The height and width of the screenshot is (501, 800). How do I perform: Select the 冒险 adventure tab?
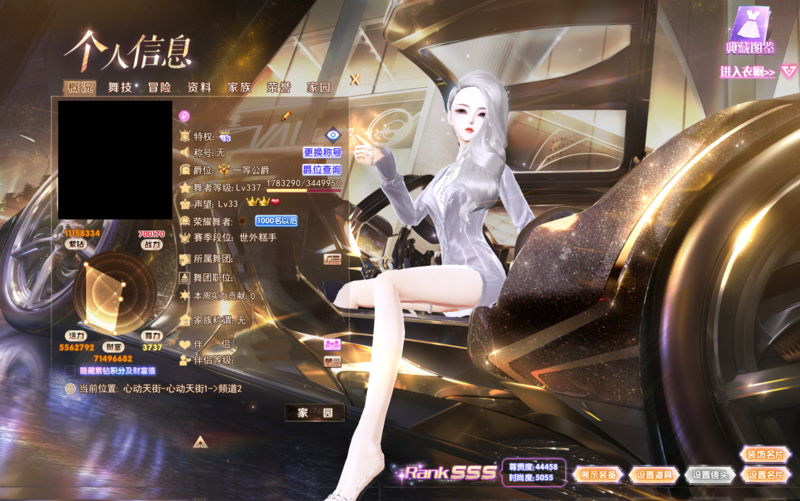click(160, 87)
